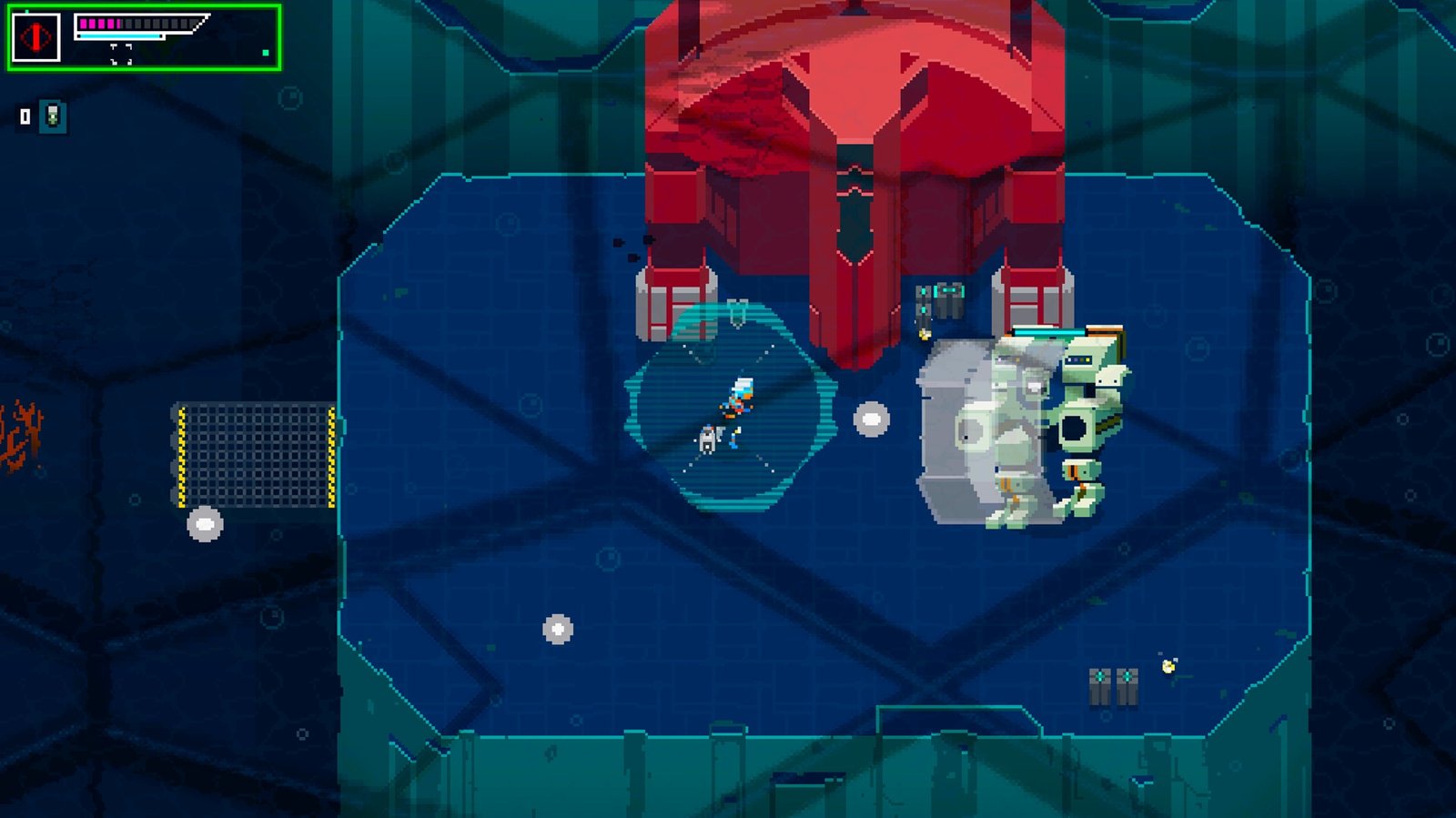Click the white orb floating left of the mech
This screenshot has width=1456, height=818.
coord(871,419)
